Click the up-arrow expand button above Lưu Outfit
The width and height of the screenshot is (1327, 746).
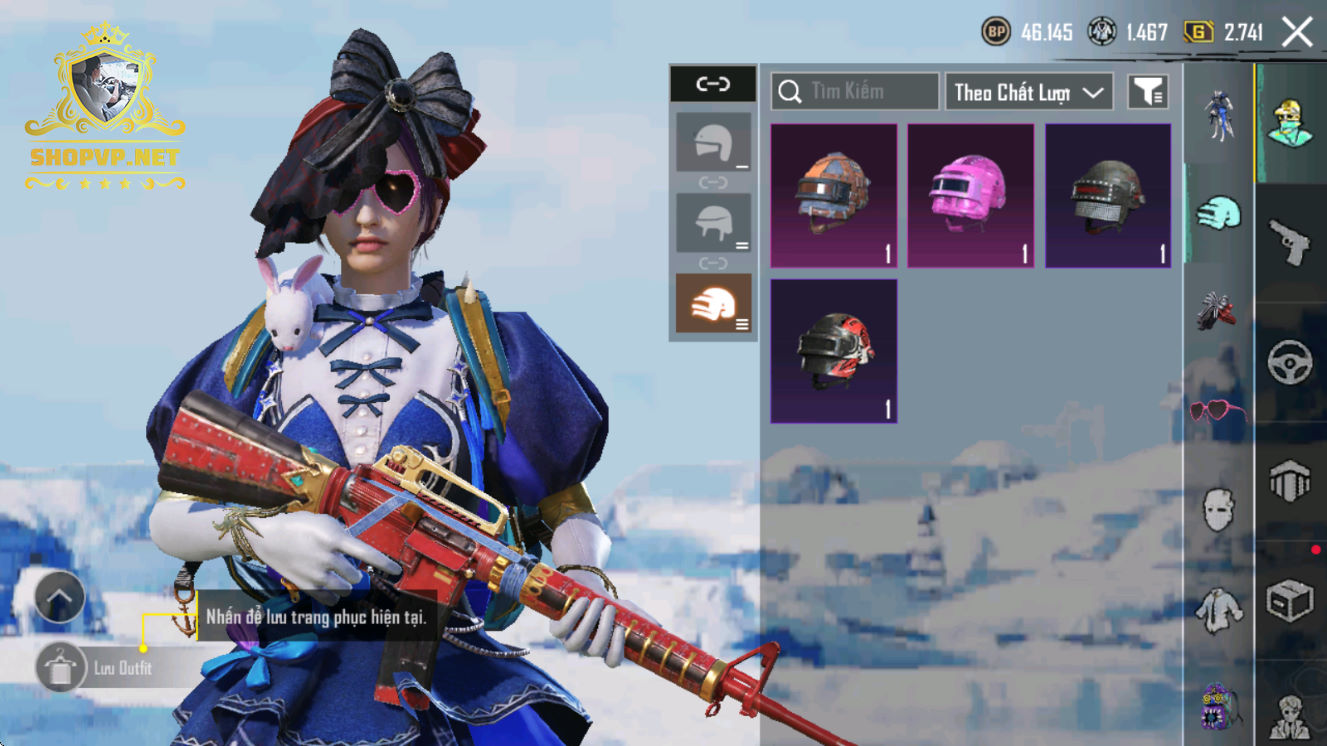60,598
